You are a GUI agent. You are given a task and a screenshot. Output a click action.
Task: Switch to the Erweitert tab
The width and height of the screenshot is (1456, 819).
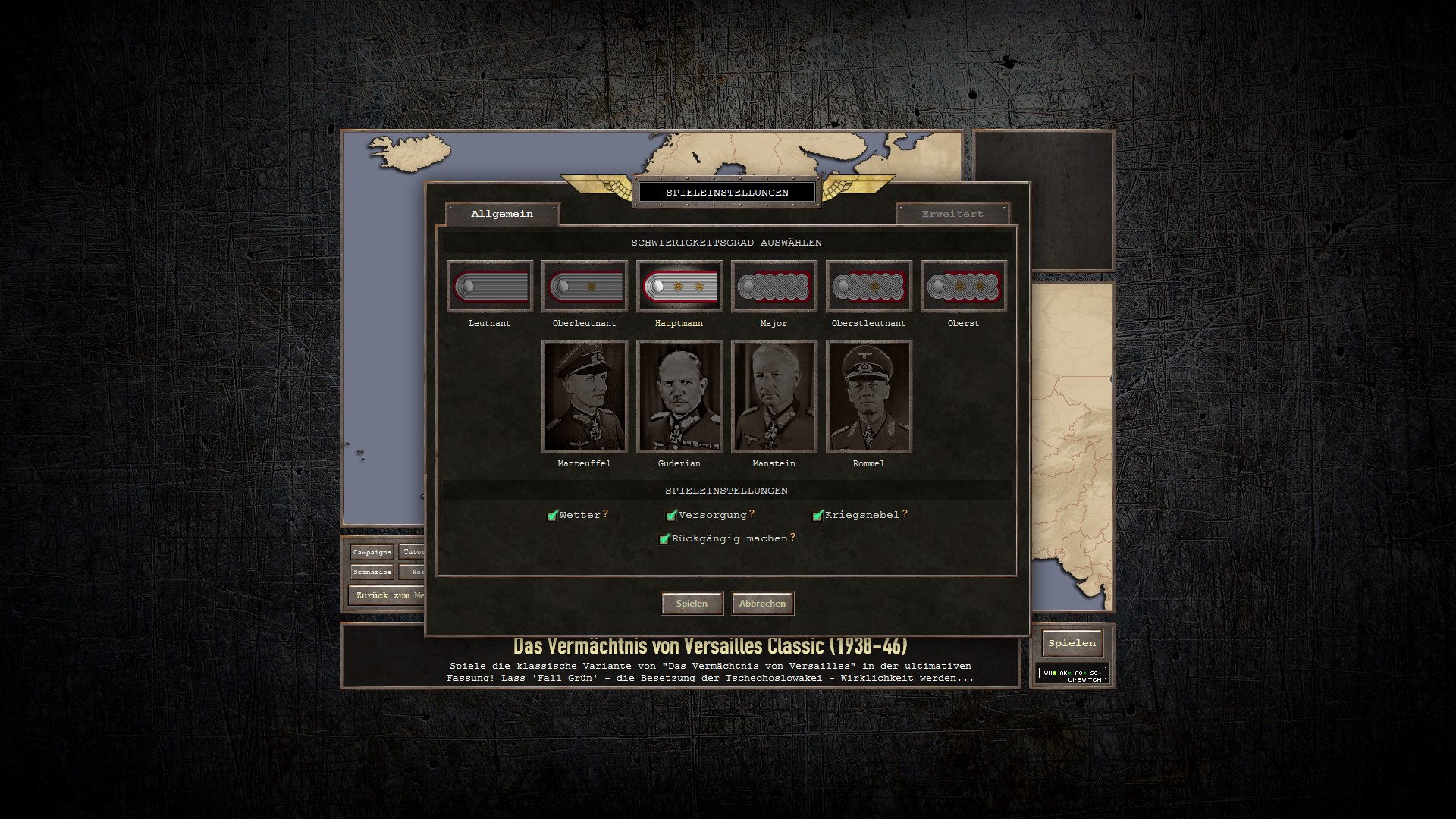tap(952, 214)
